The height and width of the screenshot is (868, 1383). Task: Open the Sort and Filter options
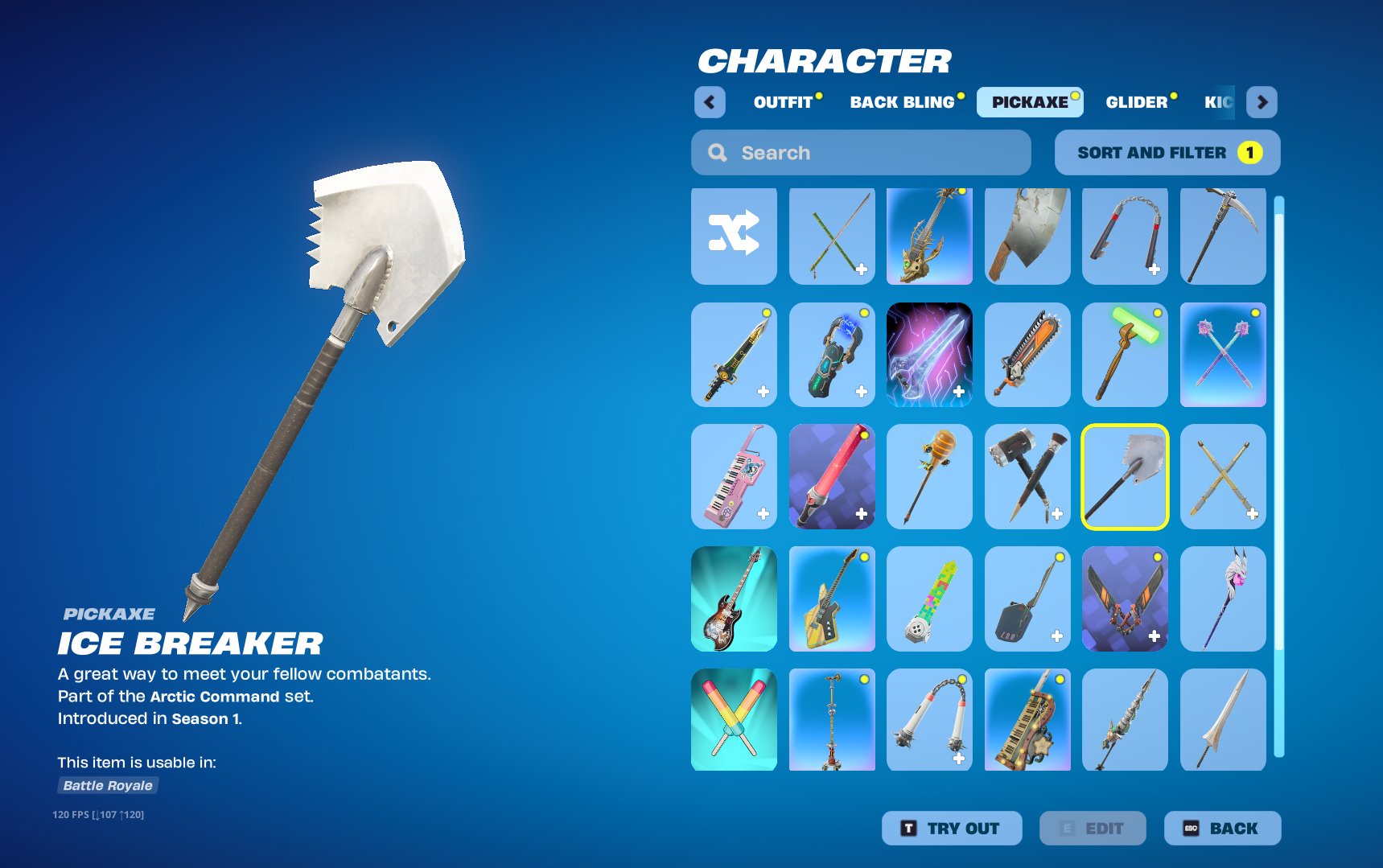click(x=1167, y=152)
